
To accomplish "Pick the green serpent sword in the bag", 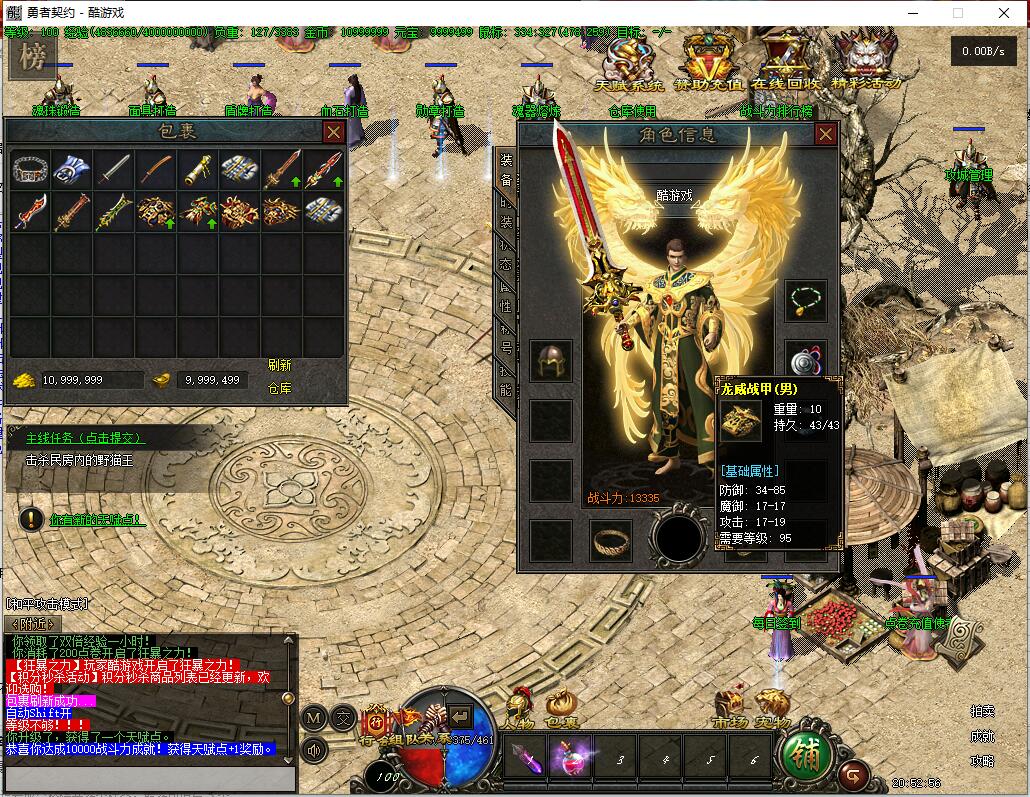I will click(x=113, y=211).
